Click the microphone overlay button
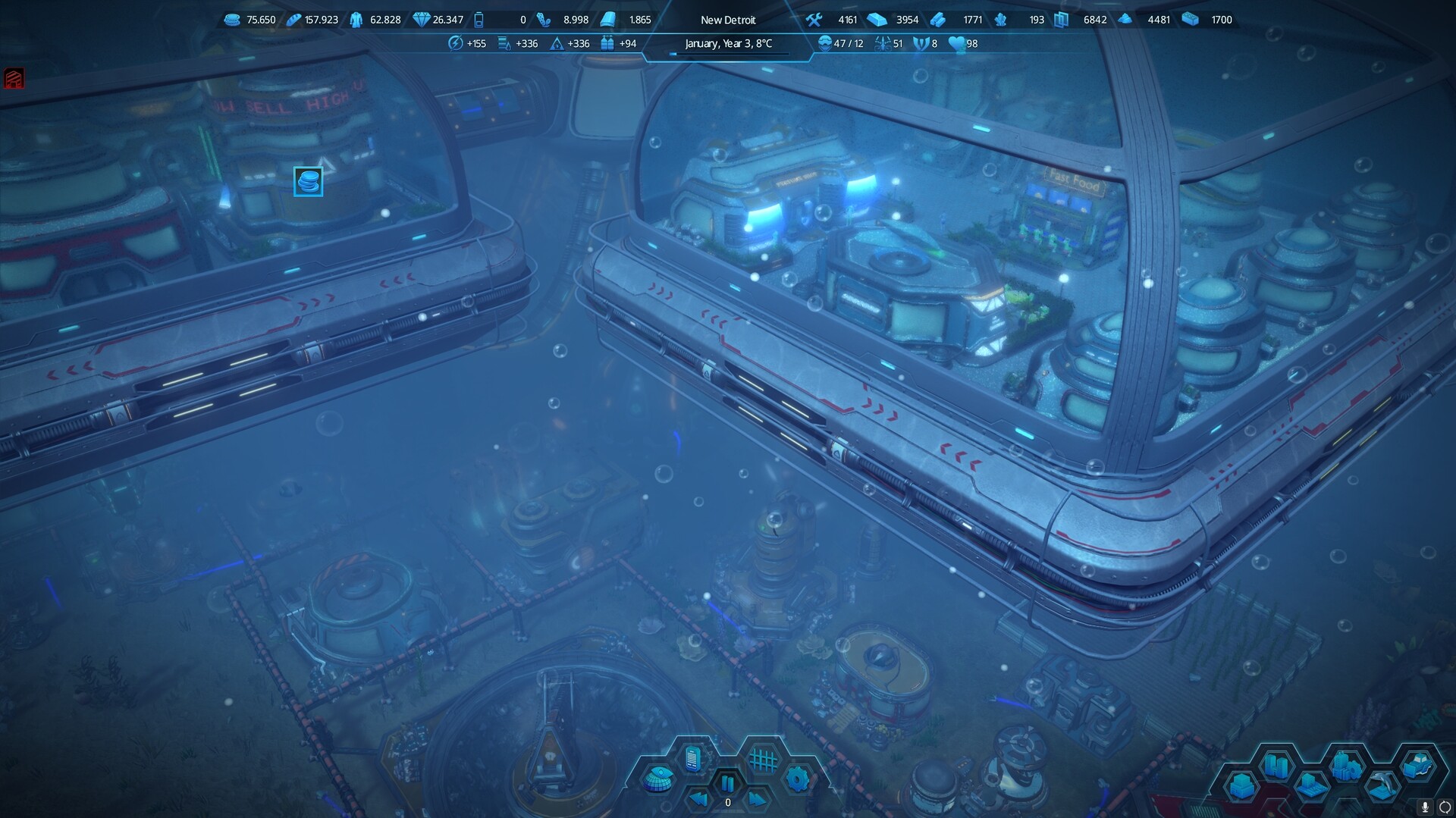Image resolution: width=1456 pixels, height=818 pixels. coord(1425,807)
